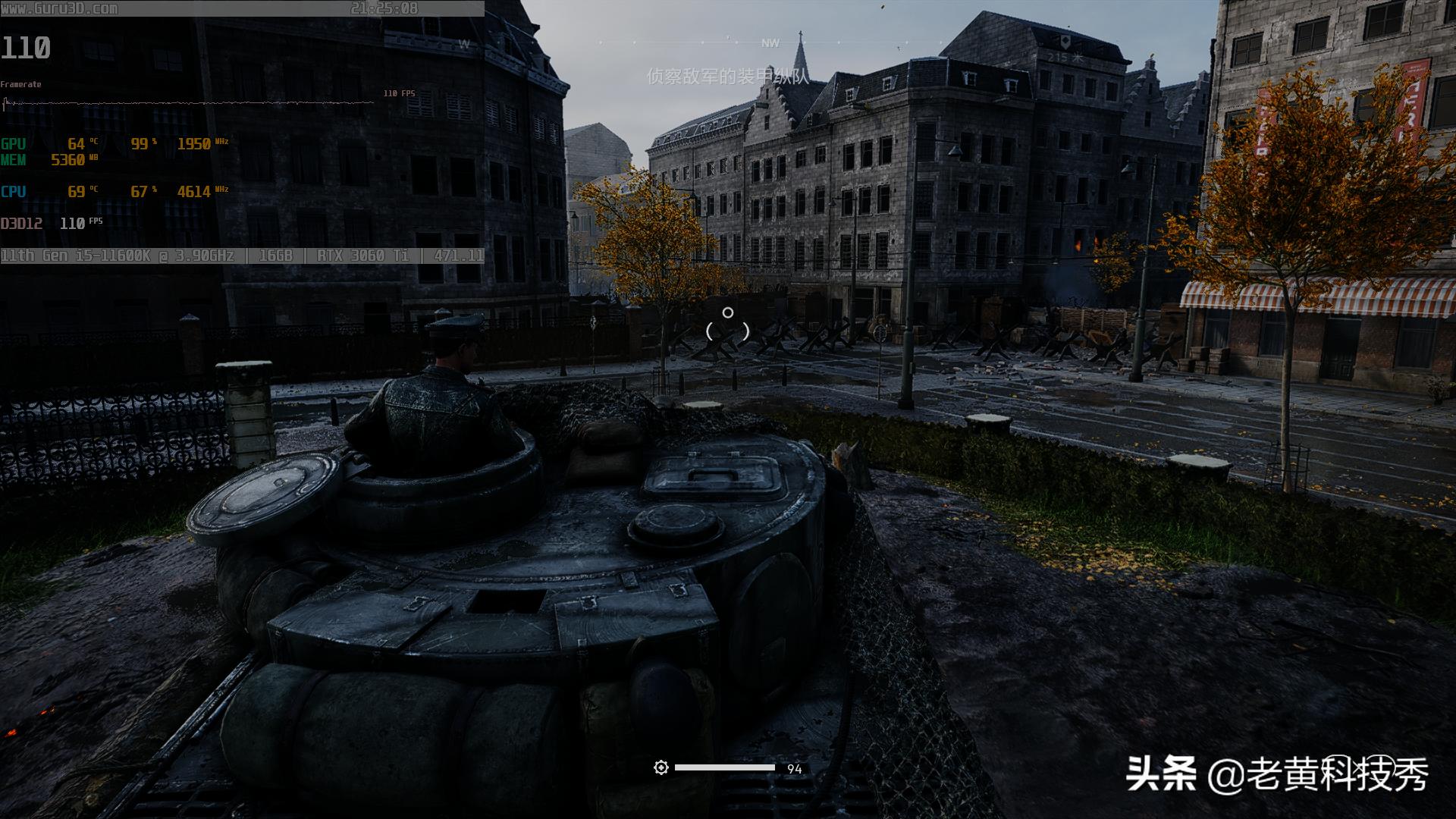1456x819 pixels.
Task: Click the Framerate graph in the overlay
Action: coord(190,102)
